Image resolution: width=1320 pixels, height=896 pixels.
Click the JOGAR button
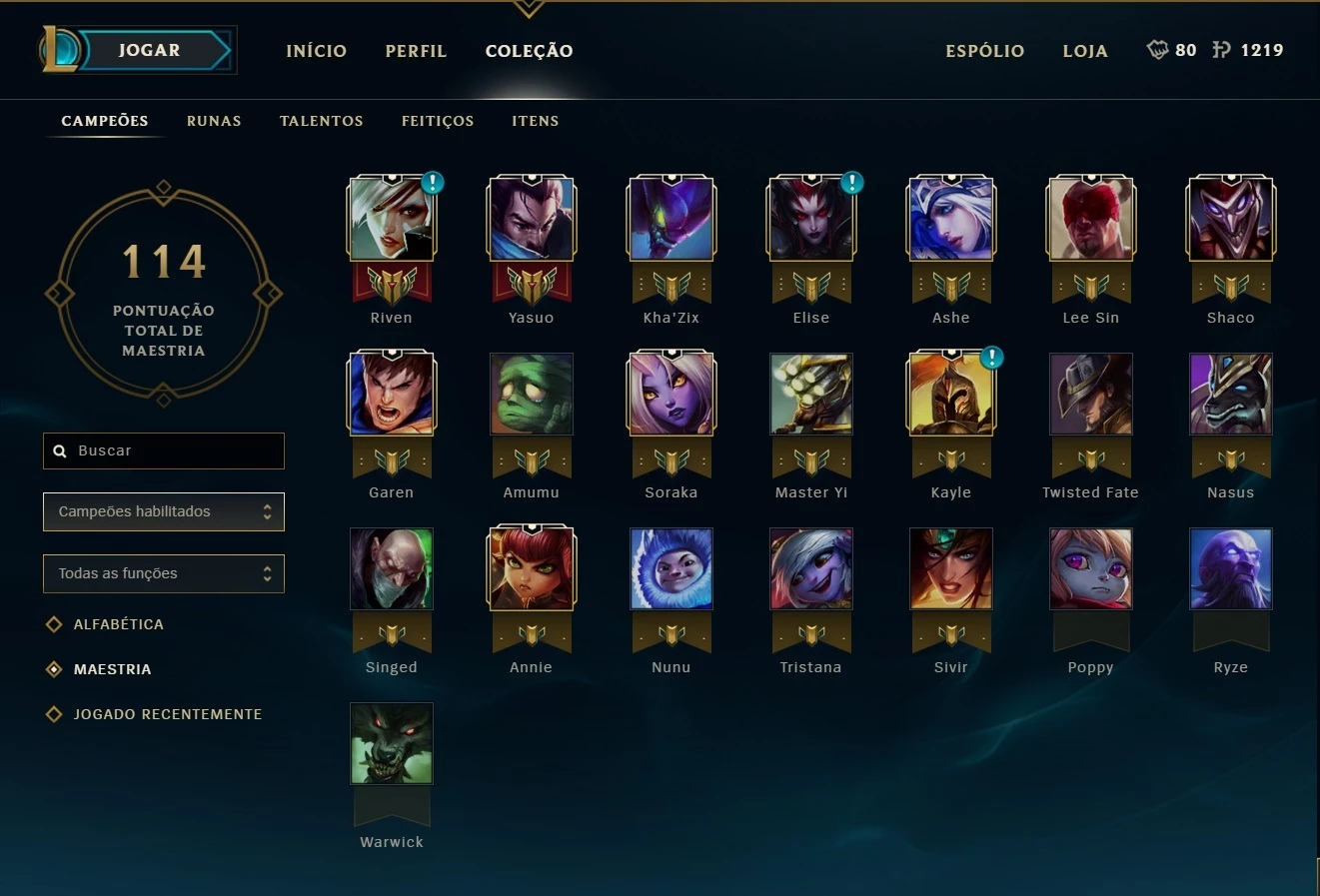152,50
